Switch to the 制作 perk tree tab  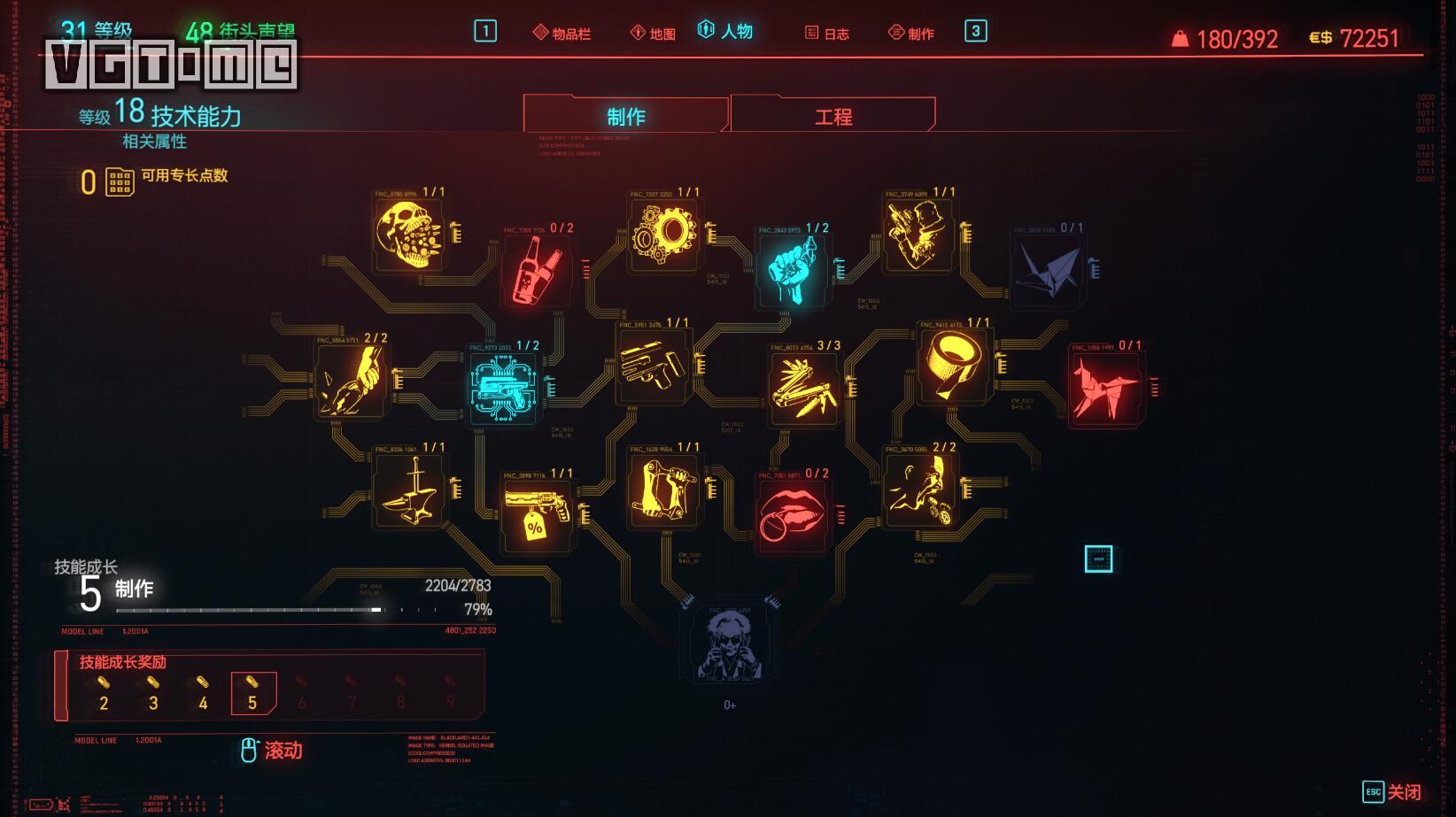[x=625, y=116]
